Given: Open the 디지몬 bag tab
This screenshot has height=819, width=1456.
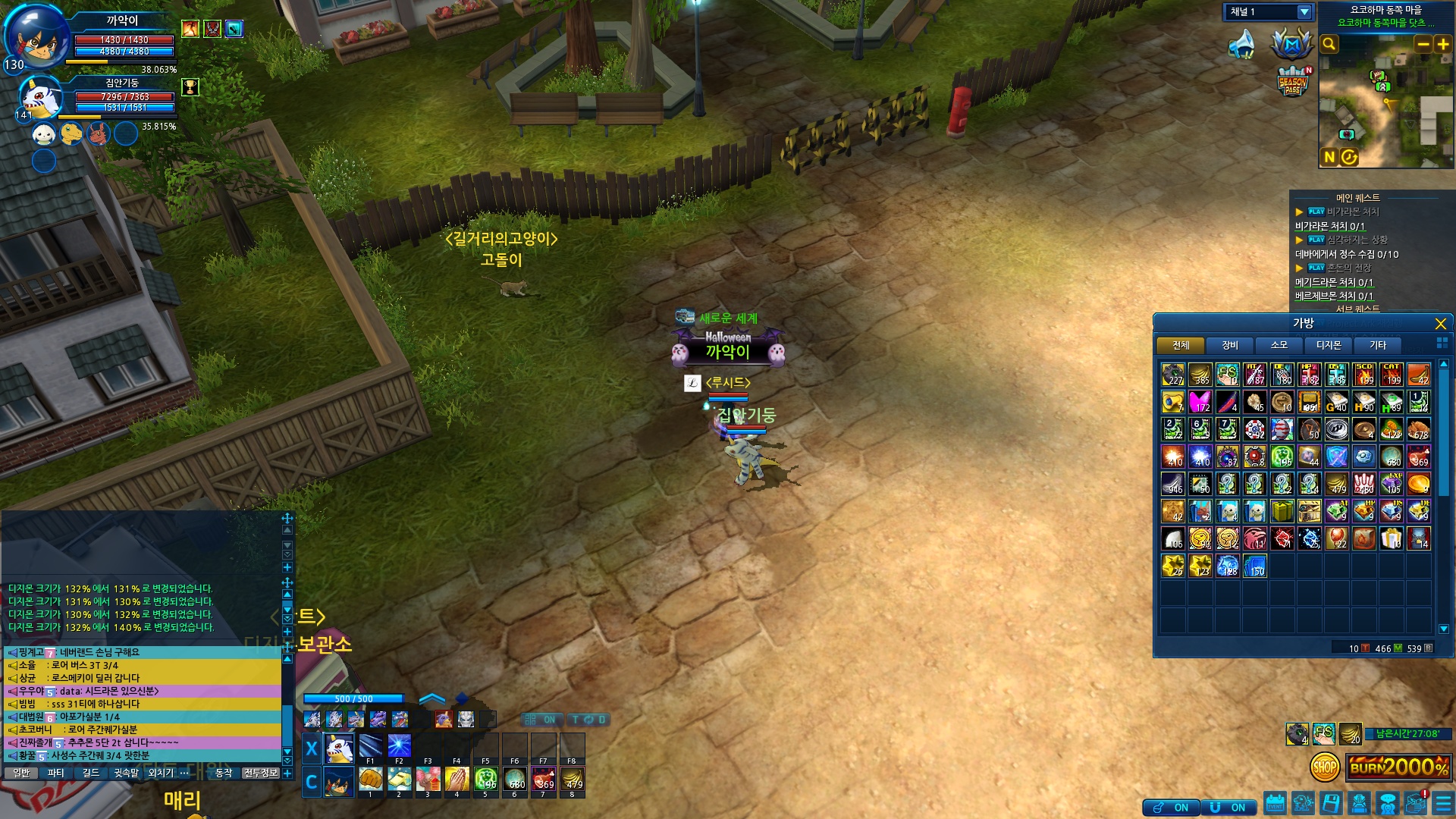Looking at the screenshot, I should click(1328, 346).
